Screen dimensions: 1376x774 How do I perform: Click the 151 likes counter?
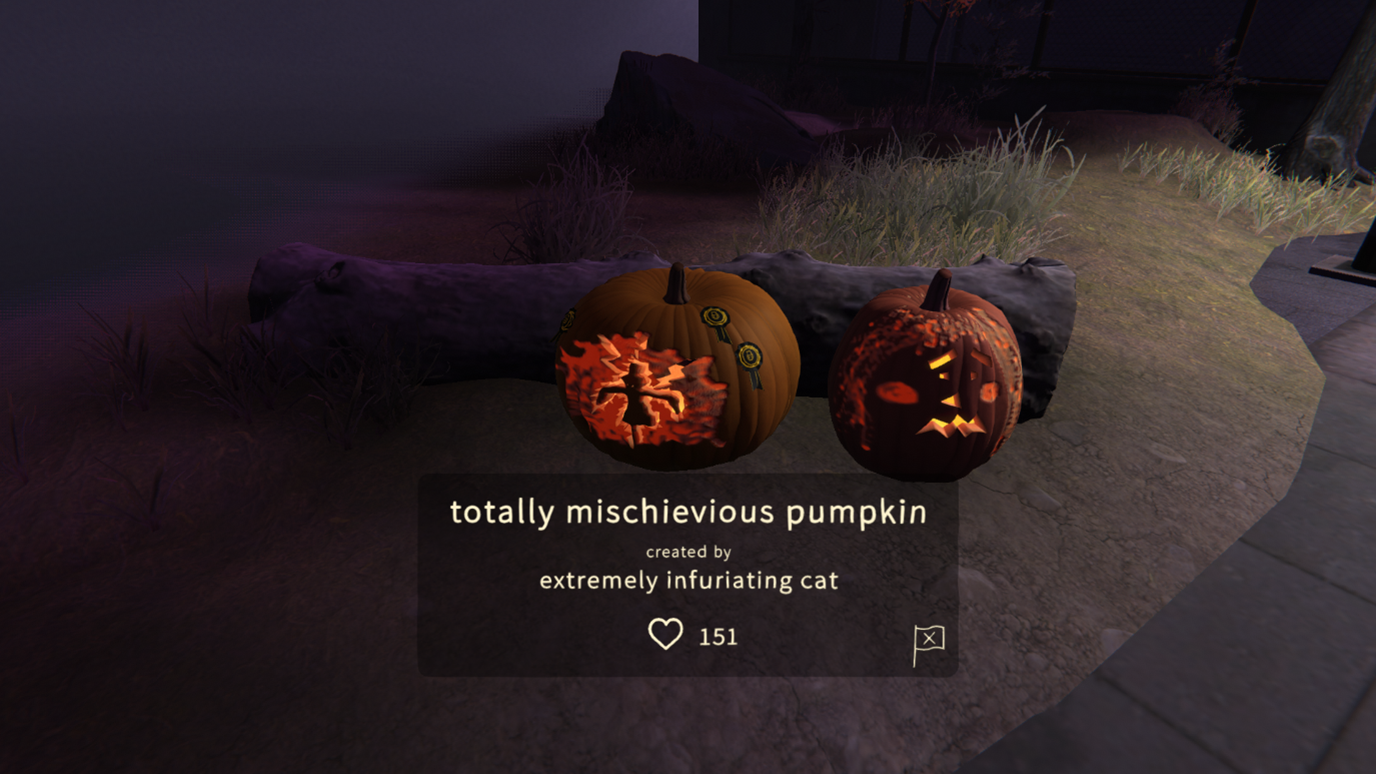point(718,636)
